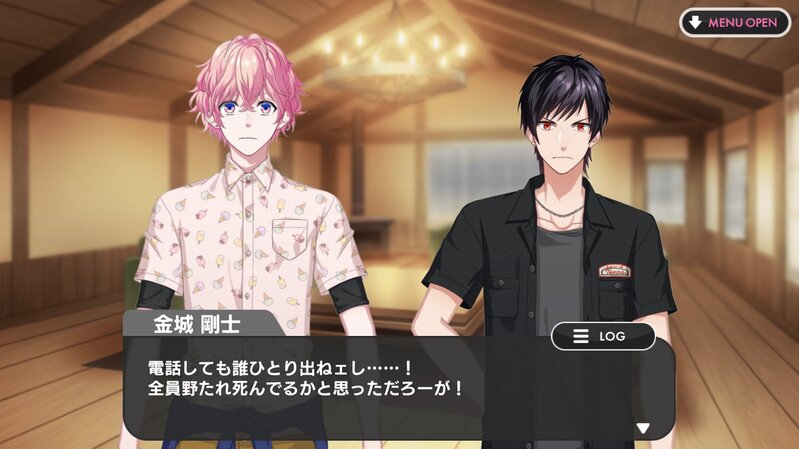Open the MENU OPEN dropdown button
The image size is (799, 449).
(x=735, y=22)
